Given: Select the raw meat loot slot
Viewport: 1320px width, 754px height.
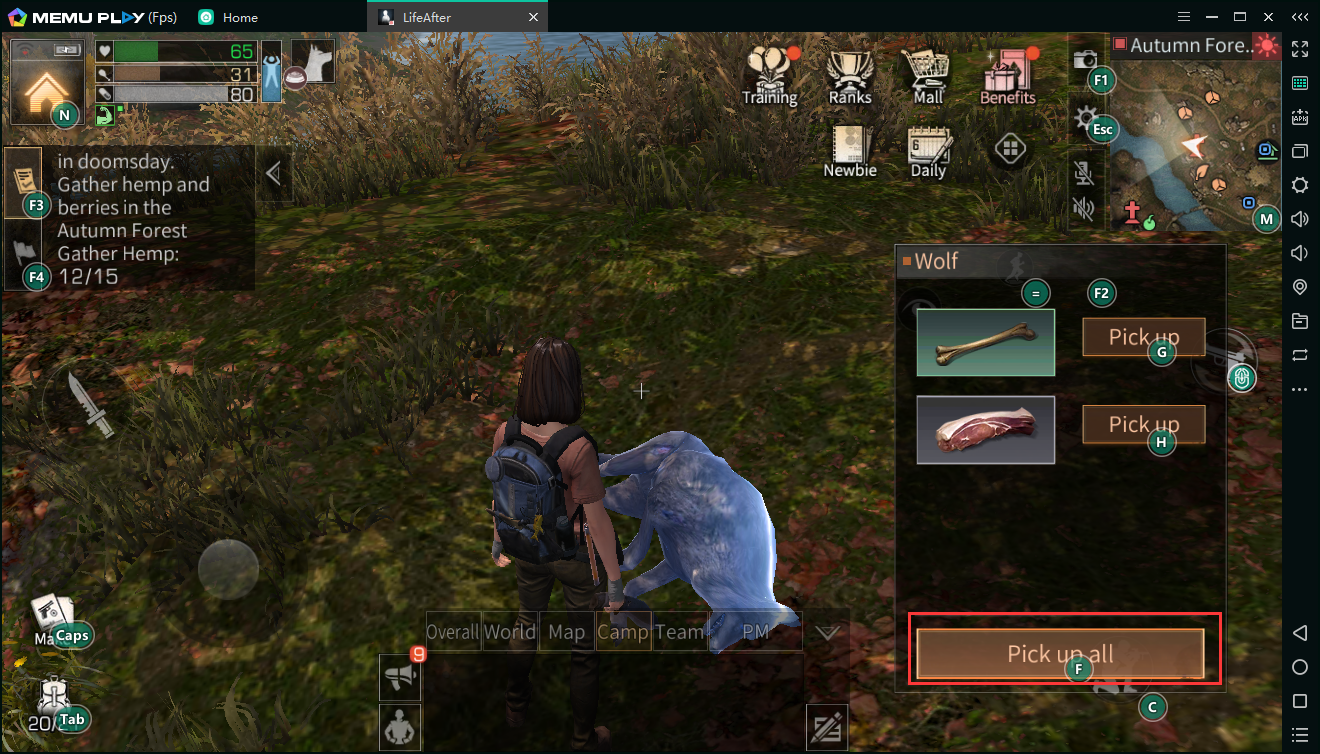Looking at the screenshot, I should pos(985,430).
